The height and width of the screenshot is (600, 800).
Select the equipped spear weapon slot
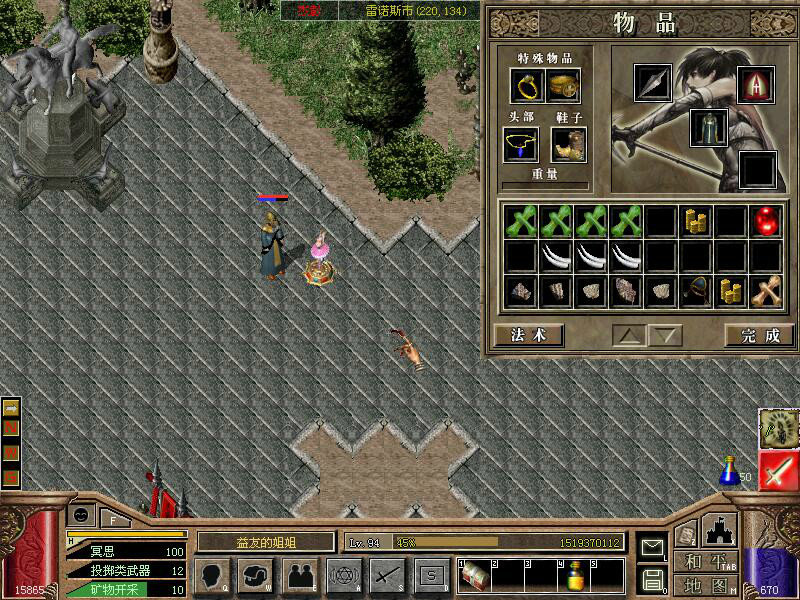click(653, 83)
